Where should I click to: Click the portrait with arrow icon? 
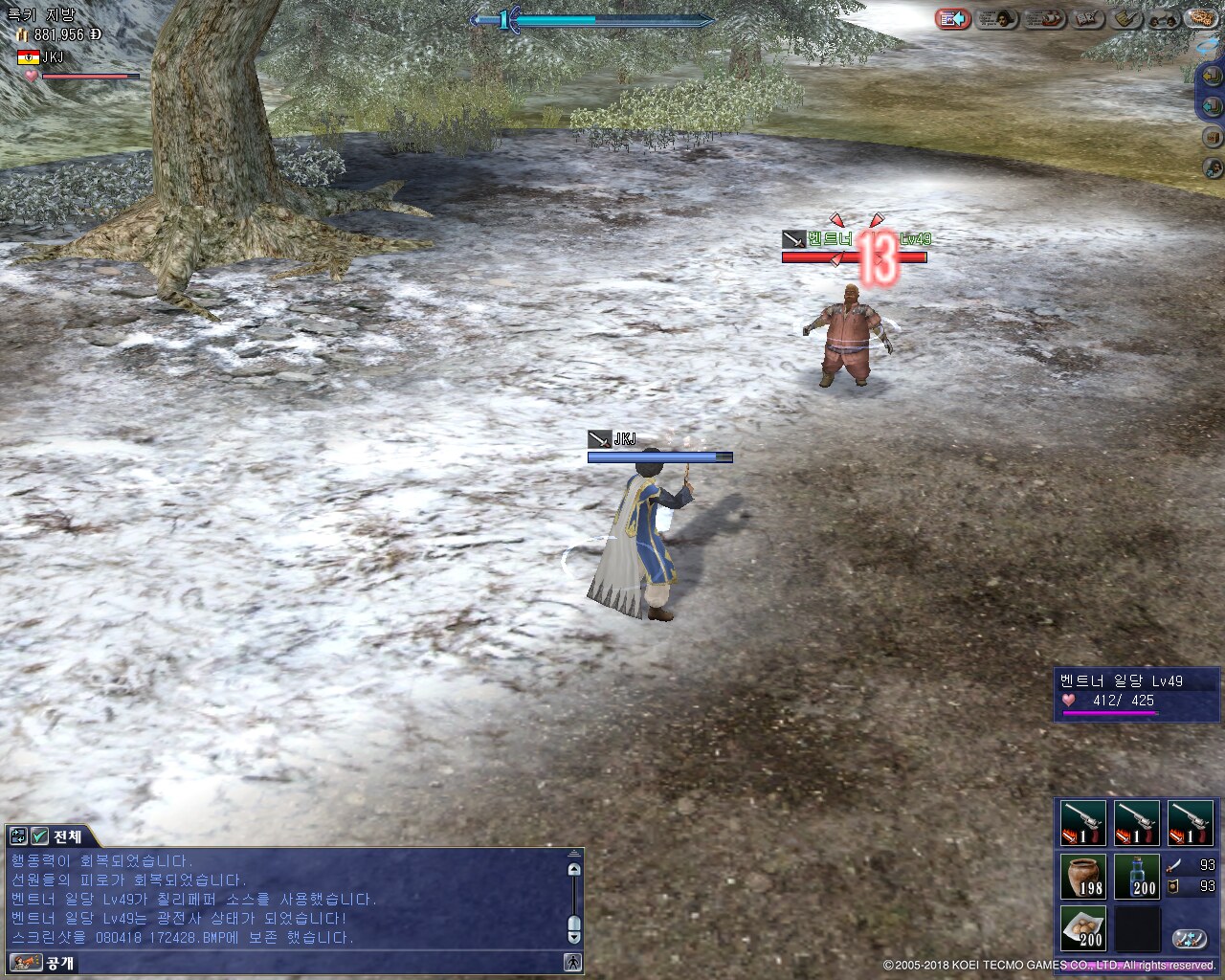pyautogui.click(x=1213, y=168)
